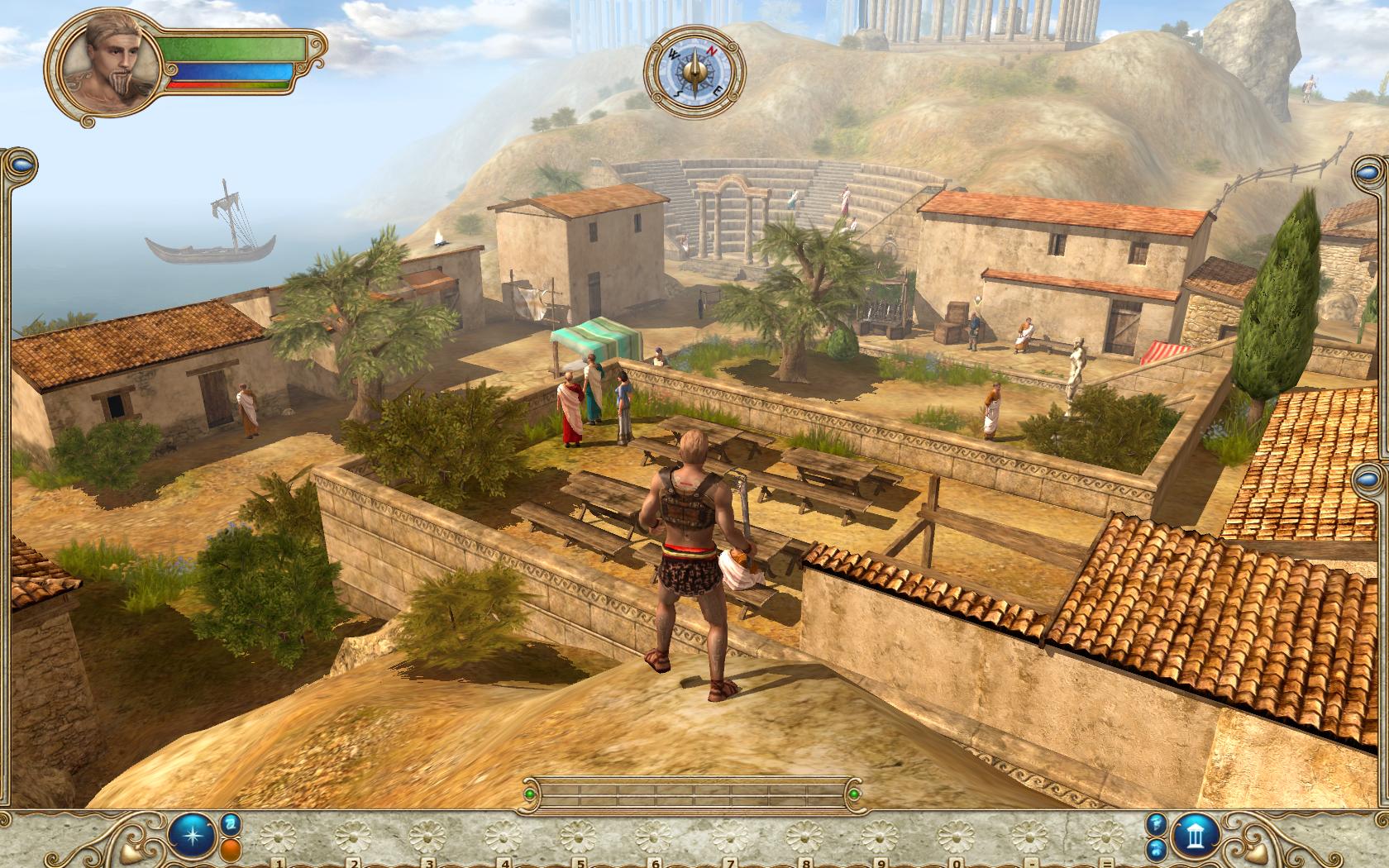Click the right green gem on the bar
Screen dimensions: 1389x868
854,795
